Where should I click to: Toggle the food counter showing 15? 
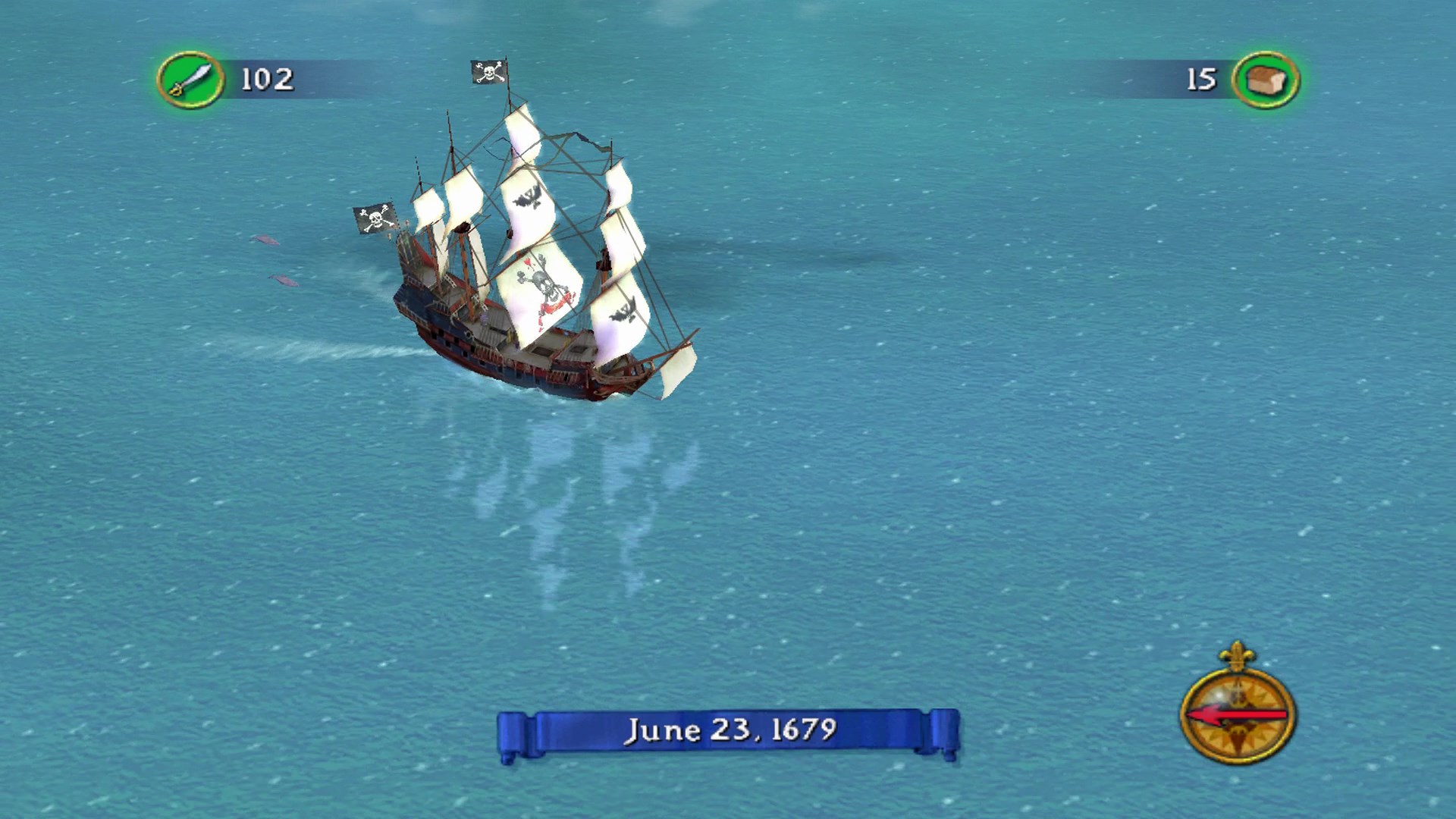coord(1201,77)
